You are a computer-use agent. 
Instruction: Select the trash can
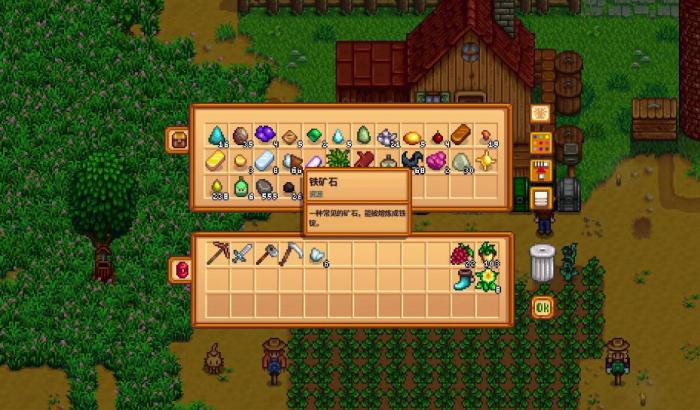pos(542,262)
